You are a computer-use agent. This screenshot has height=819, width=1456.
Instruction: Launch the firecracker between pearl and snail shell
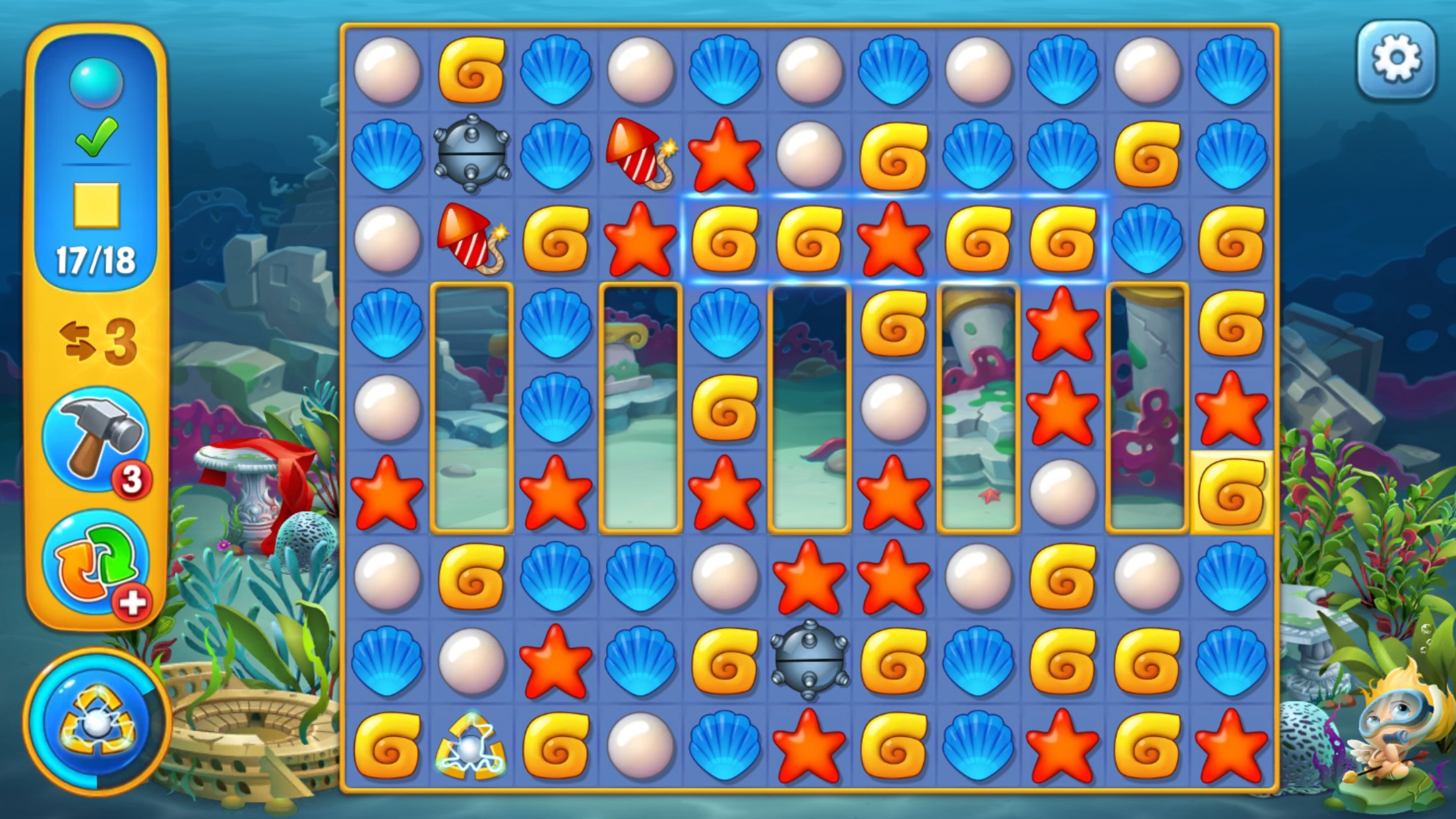pyautogui.click(x=471, y=239)
